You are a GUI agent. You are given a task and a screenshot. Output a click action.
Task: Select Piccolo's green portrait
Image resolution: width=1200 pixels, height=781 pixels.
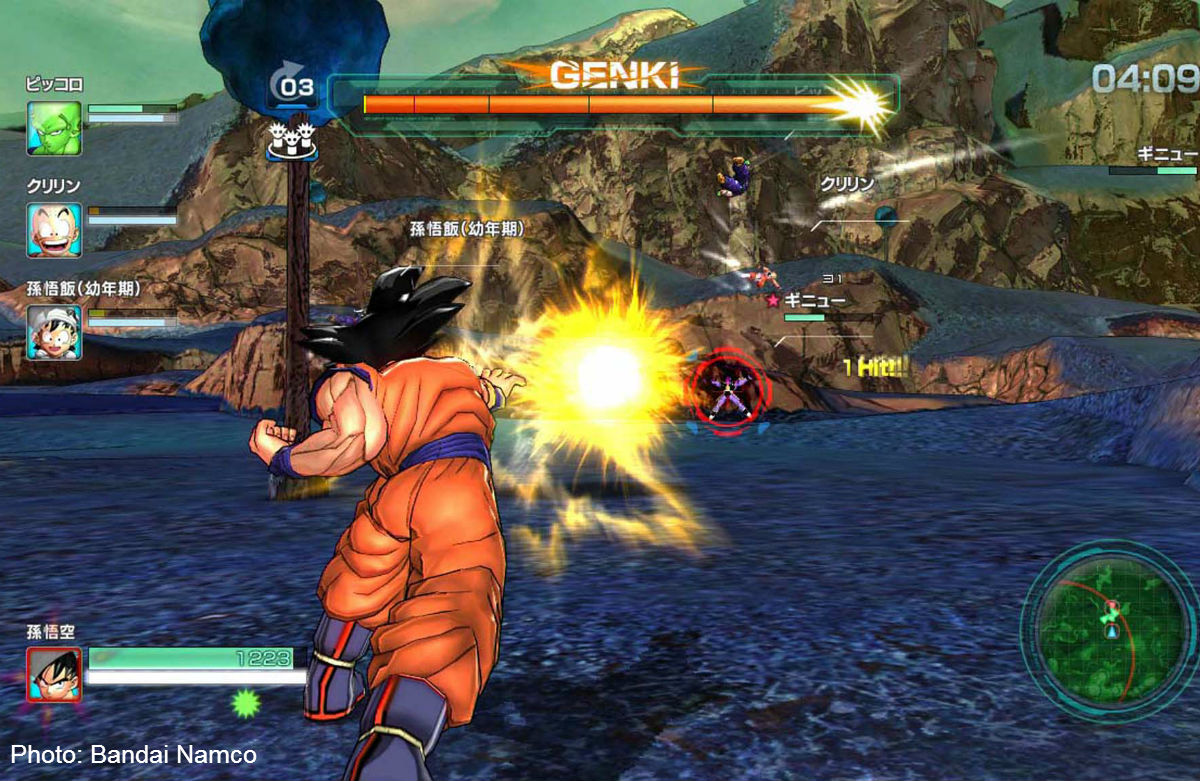(54, 129)
